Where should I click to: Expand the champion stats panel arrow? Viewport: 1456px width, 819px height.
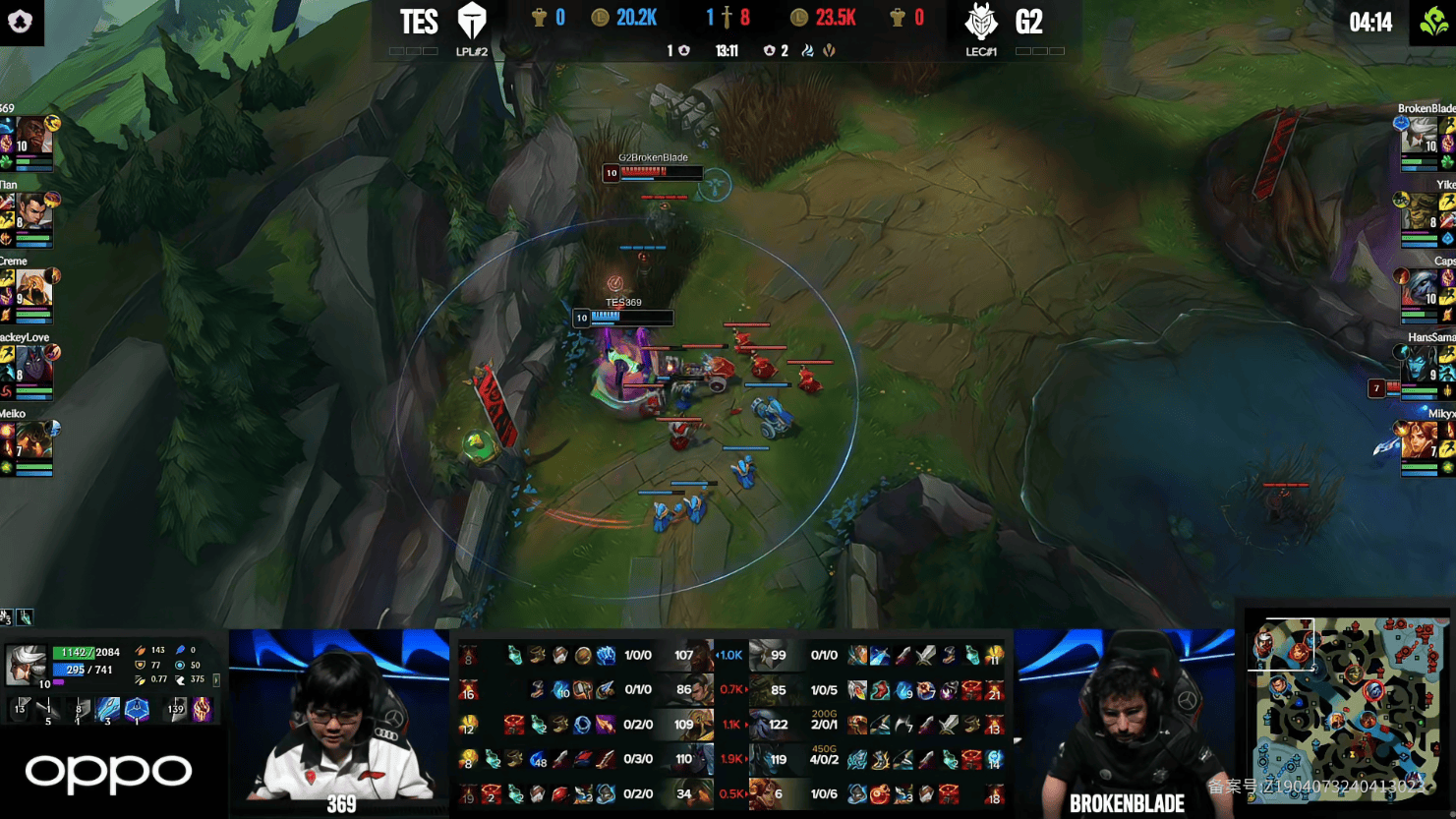click(216, 679)
